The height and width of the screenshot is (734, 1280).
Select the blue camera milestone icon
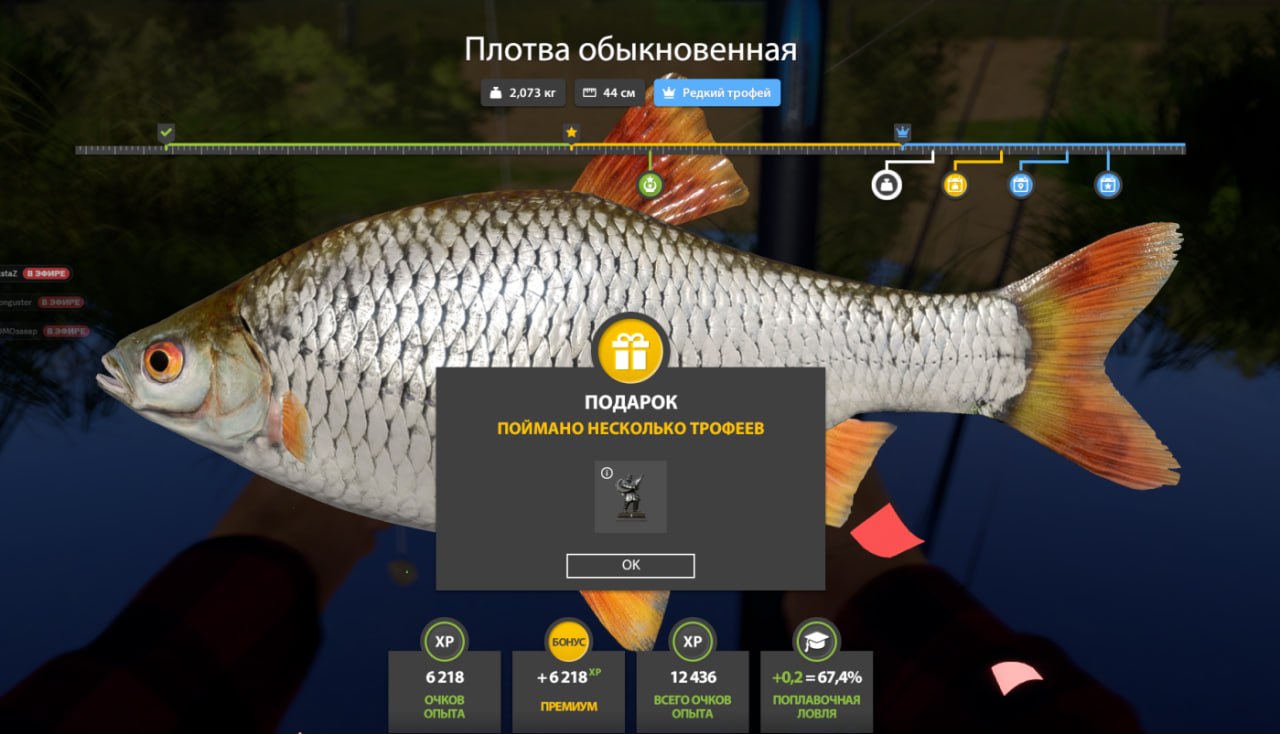(1021, 185)
